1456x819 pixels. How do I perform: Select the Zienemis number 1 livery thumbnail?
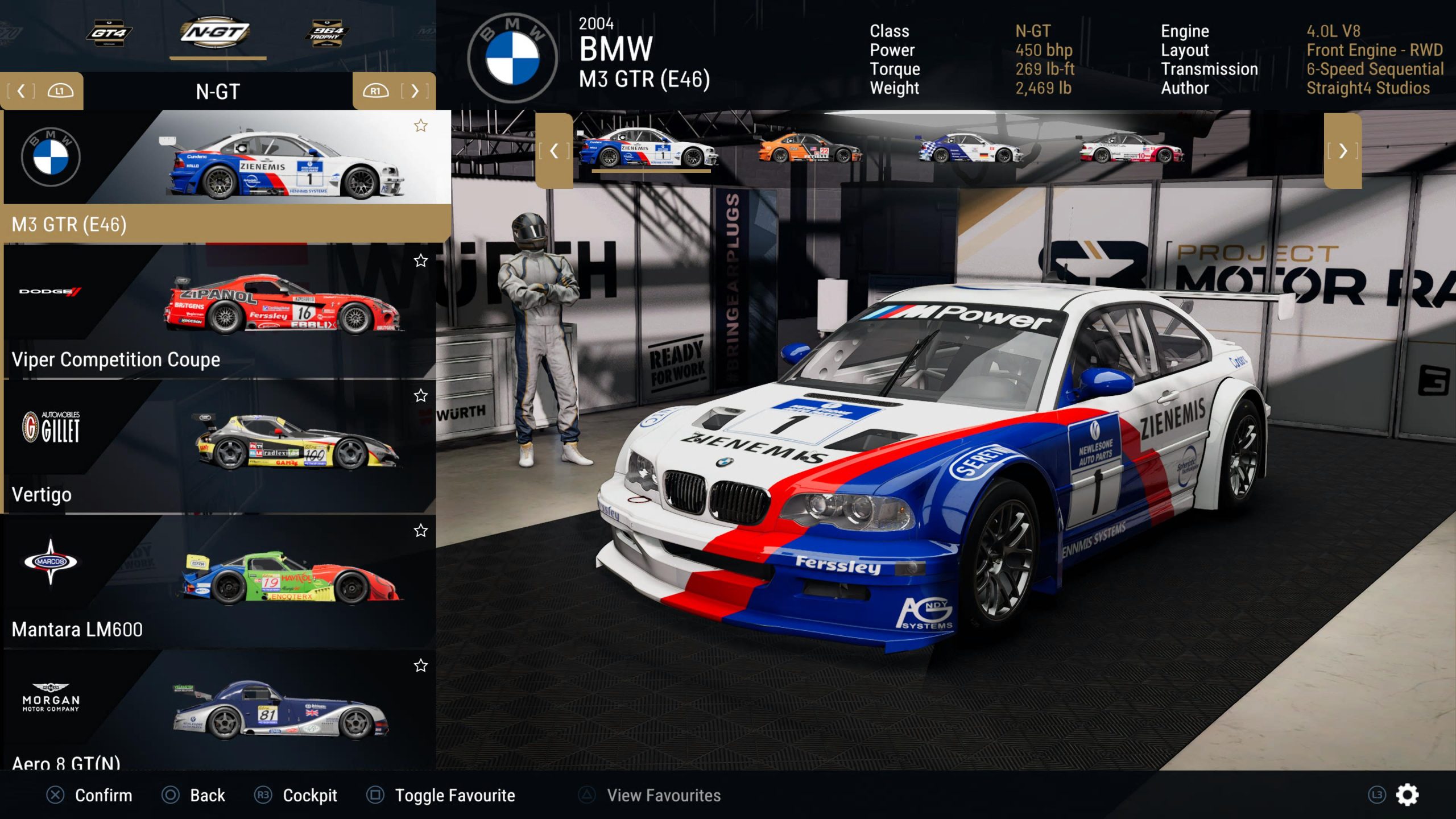coord(649,149)
